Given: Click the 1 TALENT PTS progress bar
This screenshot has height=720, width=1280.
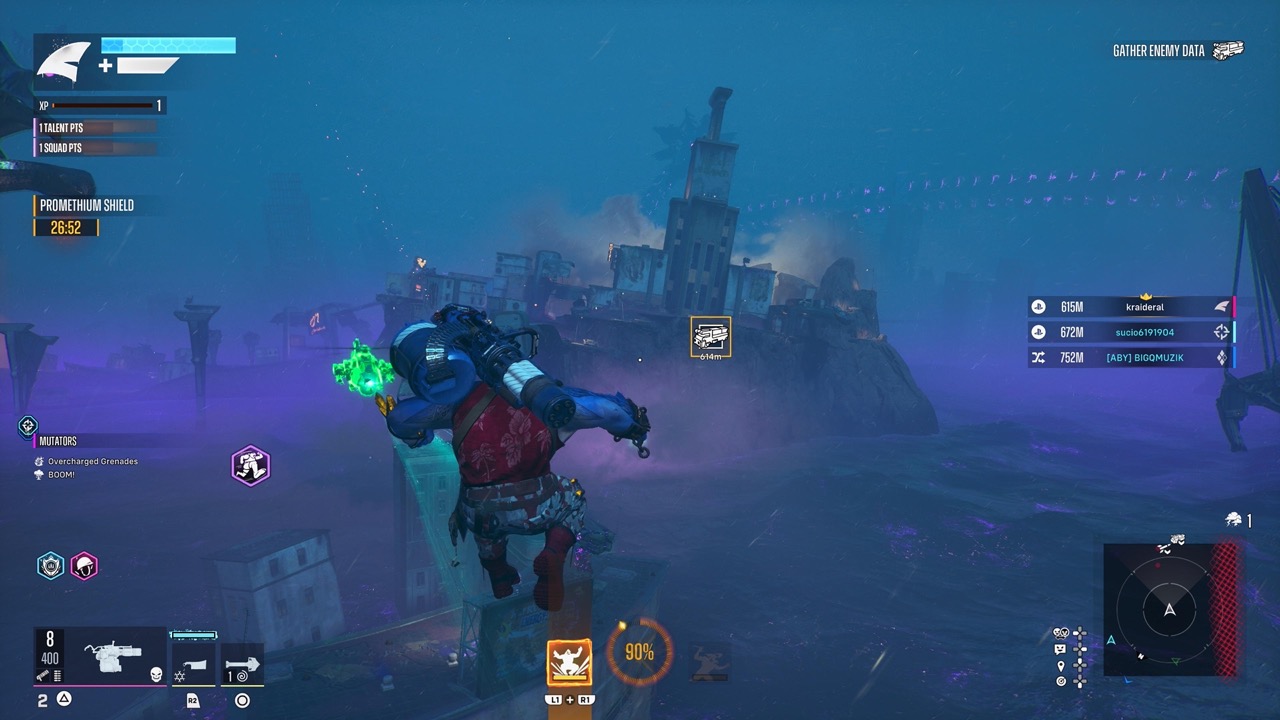Looking at the screenshot, I should tap(95, 127).
